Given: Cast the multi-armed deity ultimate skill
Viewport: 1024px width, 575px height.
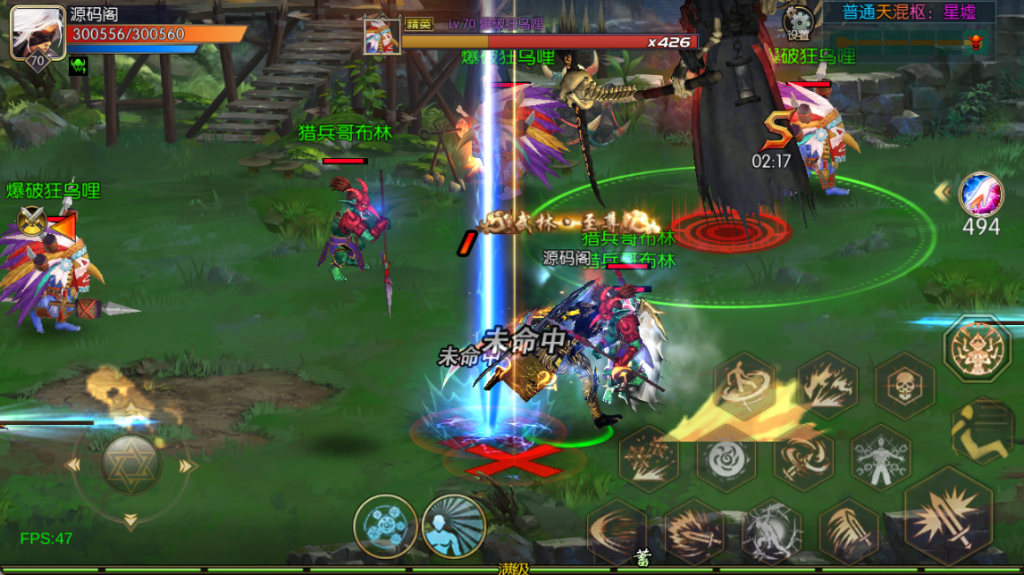Looking at the screenshot, I should point(977,348).
